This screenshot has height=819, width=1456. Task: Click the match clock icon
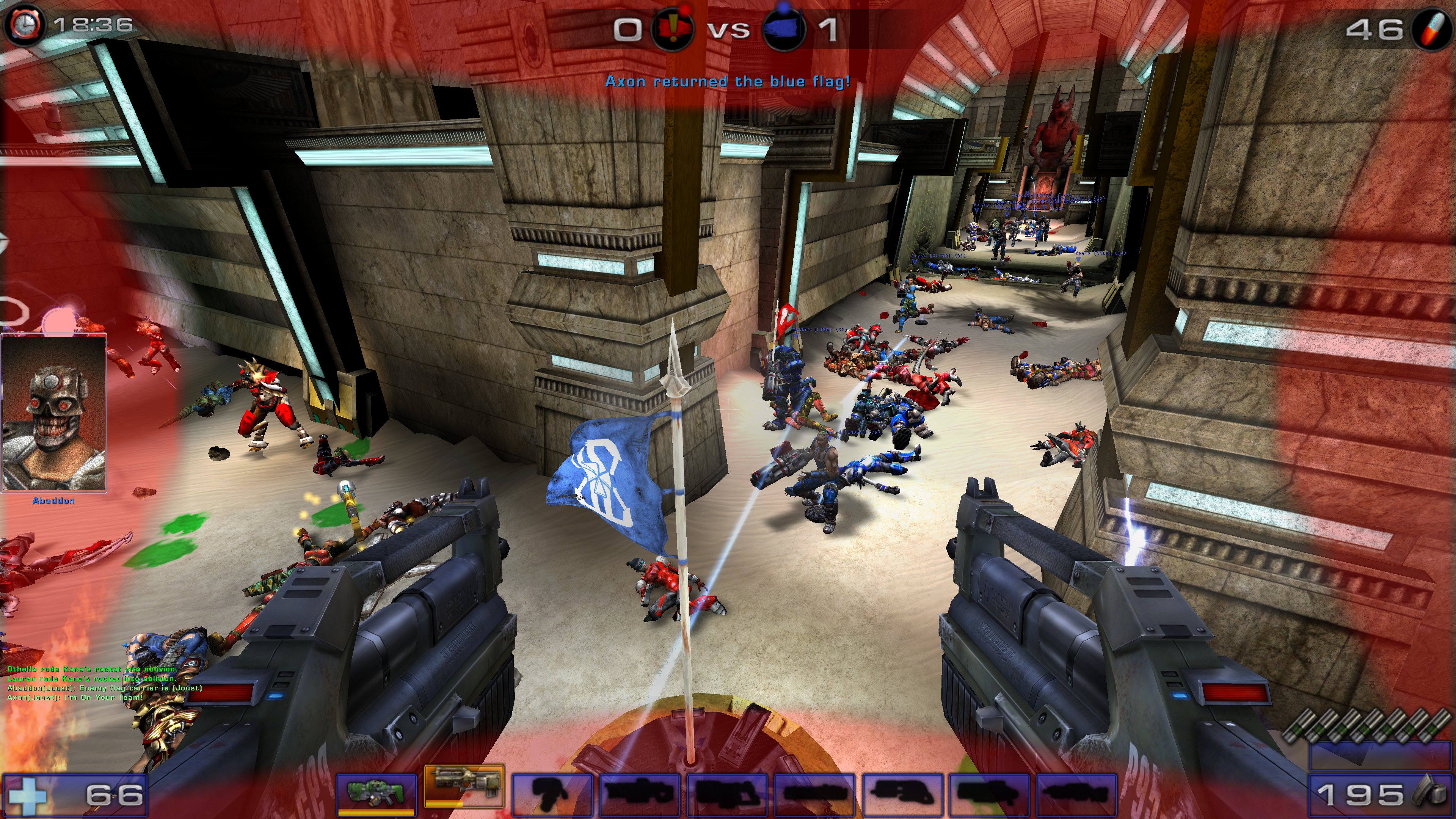click(x=24, y=24)
